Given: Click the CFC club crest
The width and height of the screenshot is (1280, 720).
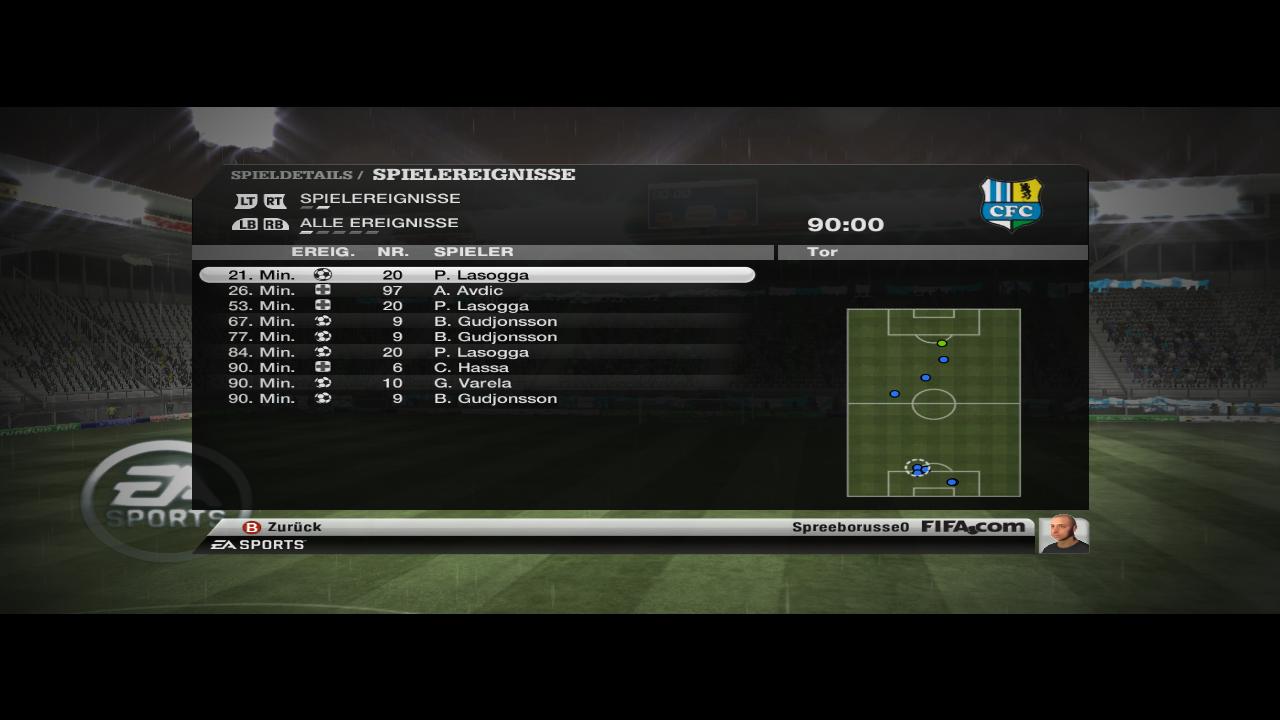Looking at the screenshot, I should tap(1011, 204).
